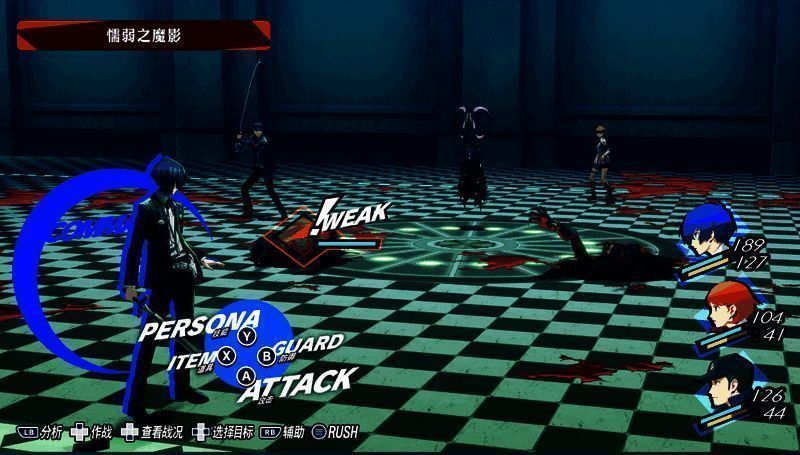The height and width of the screenshot is (455, 800).
Task: Choose the ATTACK command
Action: [x=296, y=382]
